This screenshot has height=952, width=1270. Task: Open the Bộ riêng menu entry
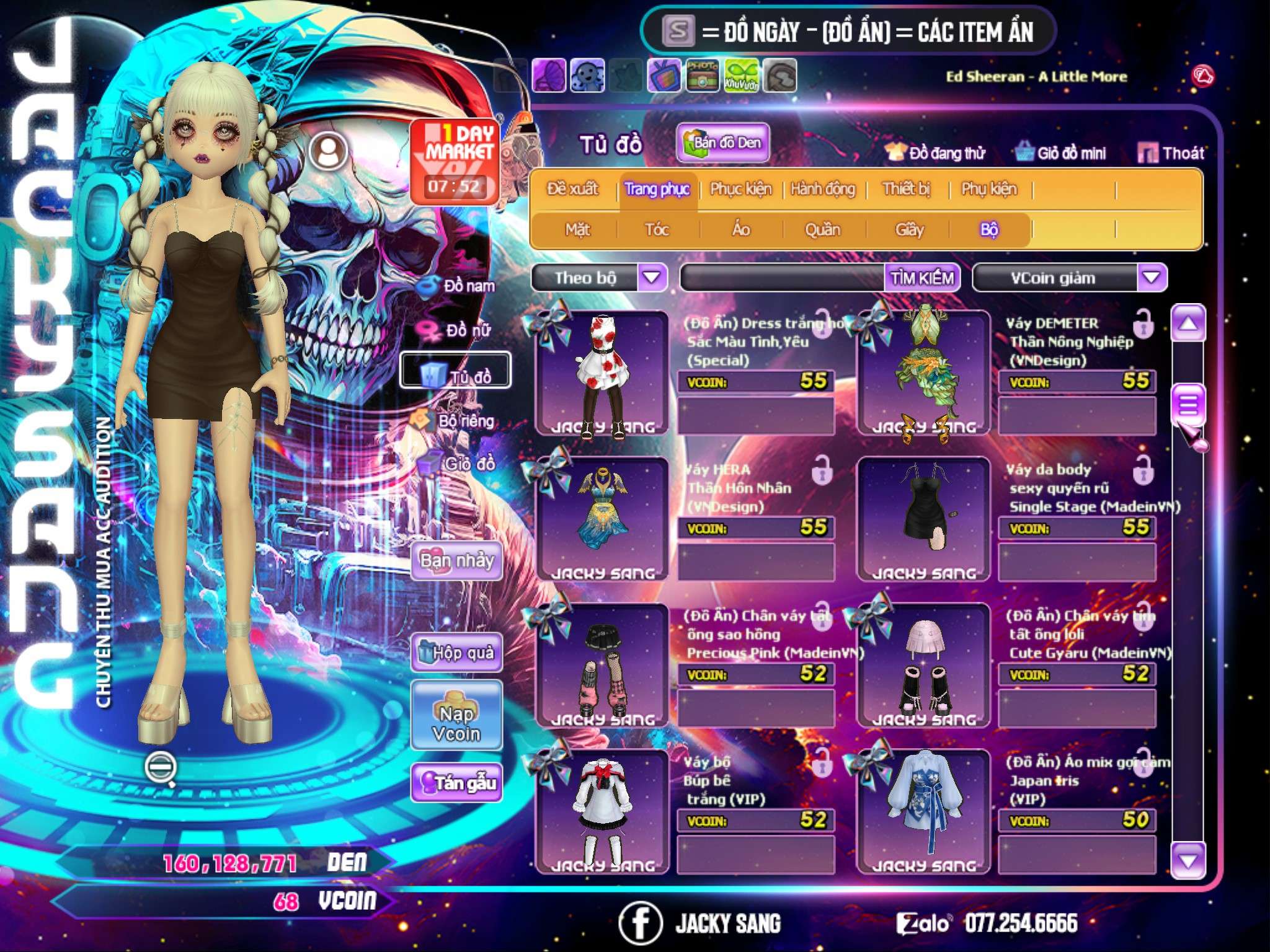click(x=456, y=421)
